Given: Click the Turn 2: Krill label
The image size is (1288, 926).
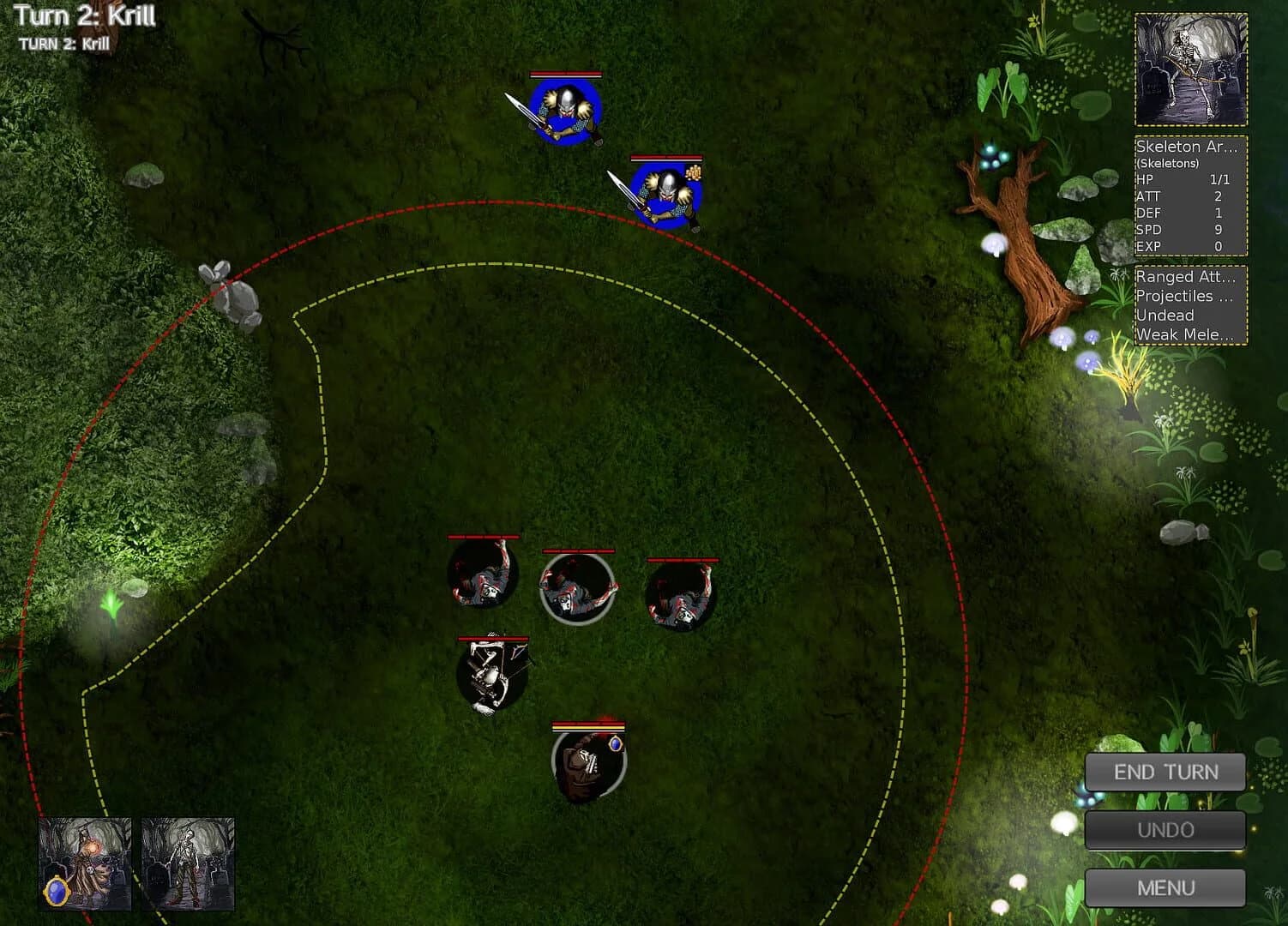Looking at the screenshot, I should tap(84, 15).
